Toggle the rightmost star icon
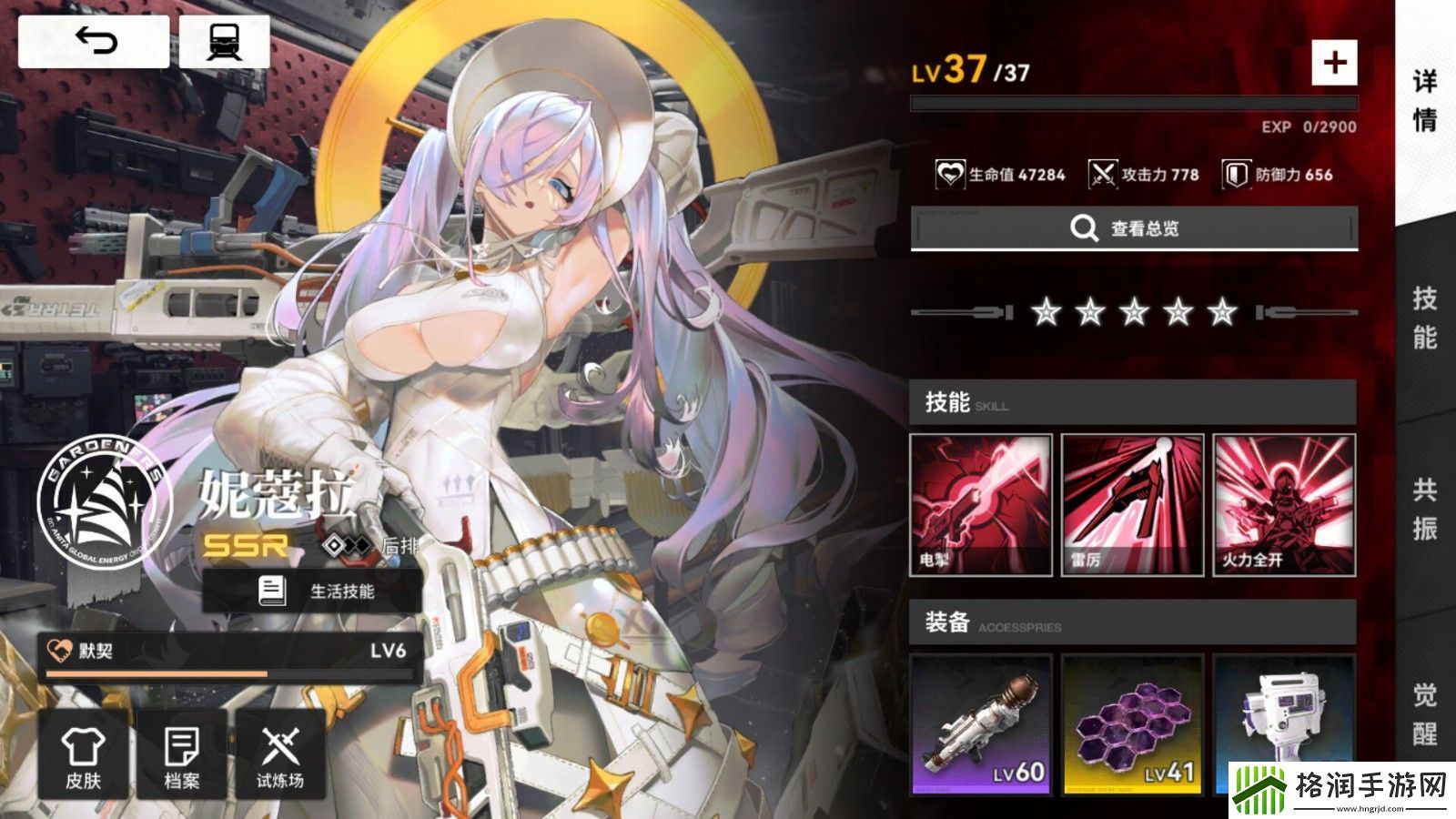 (x=1219, y=314)
